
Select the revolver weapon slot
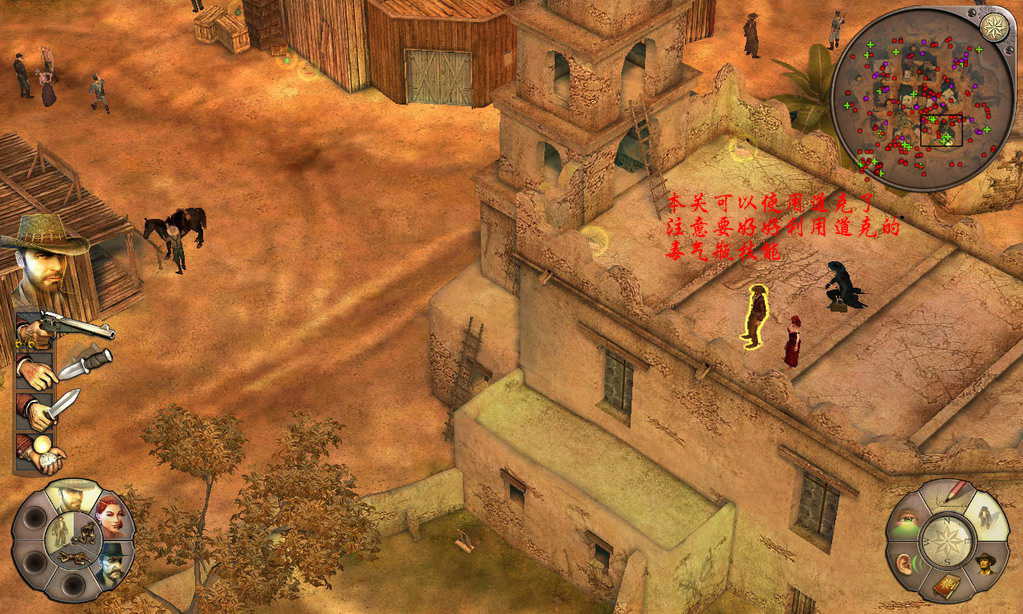65,327
